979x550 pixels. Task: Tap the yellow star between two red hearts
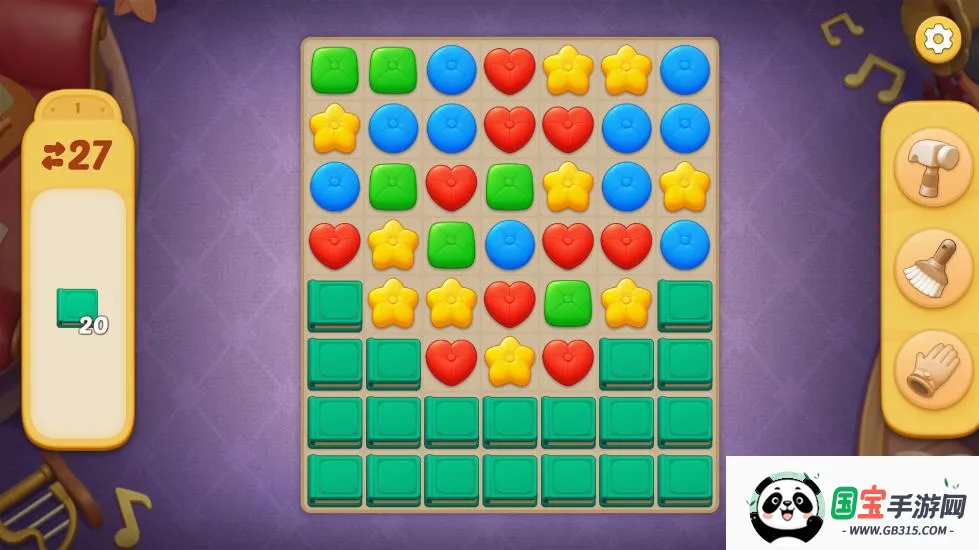pyautogui.click(x=510, y=361)
